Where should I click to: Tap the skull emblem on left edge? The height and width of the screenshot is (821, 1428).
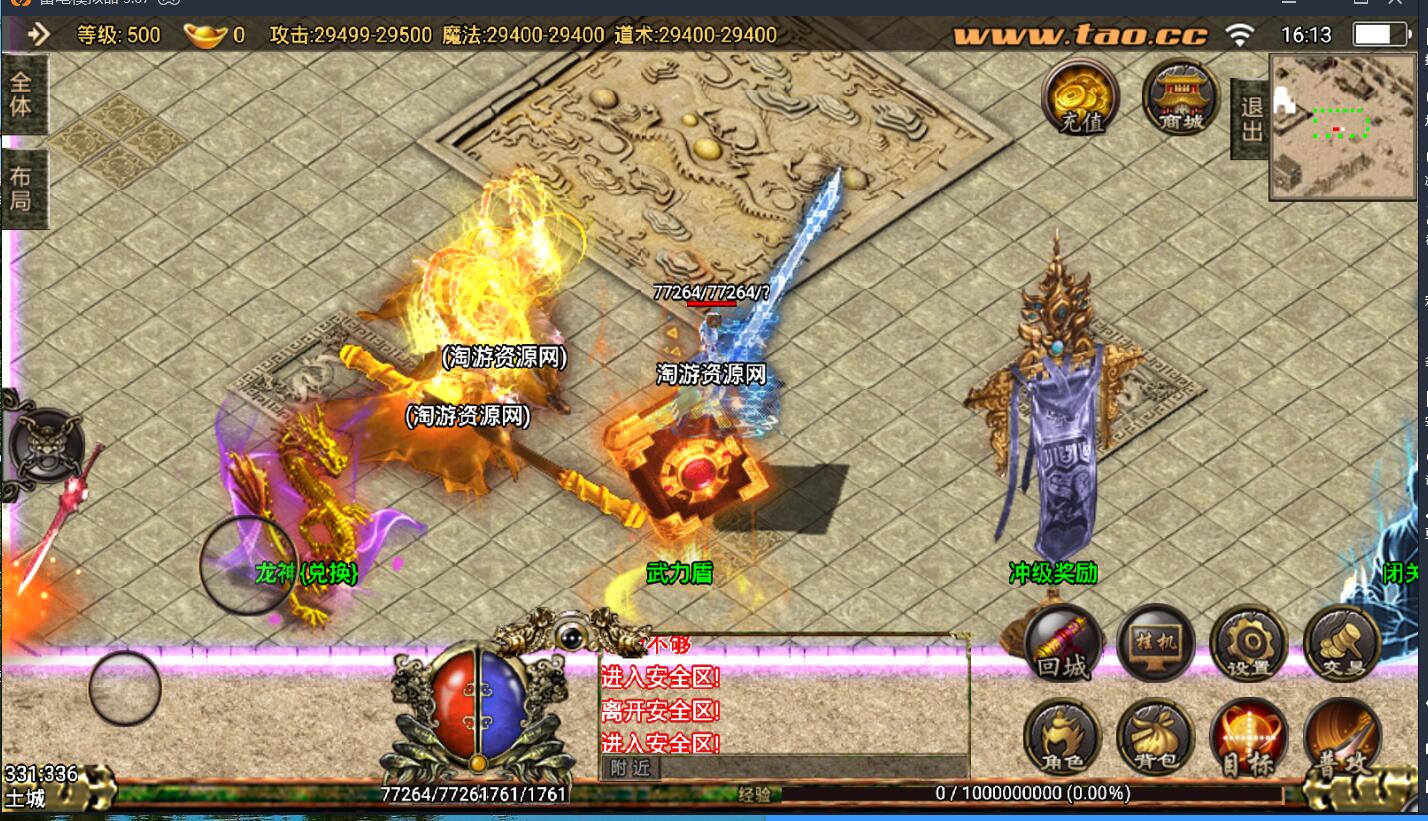click(x=44, y=447)
